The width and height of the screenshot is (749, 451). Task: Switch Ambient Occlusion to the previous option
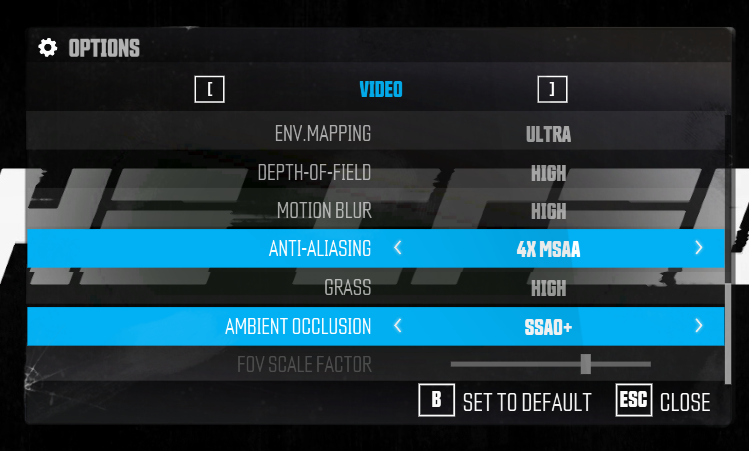398,326
